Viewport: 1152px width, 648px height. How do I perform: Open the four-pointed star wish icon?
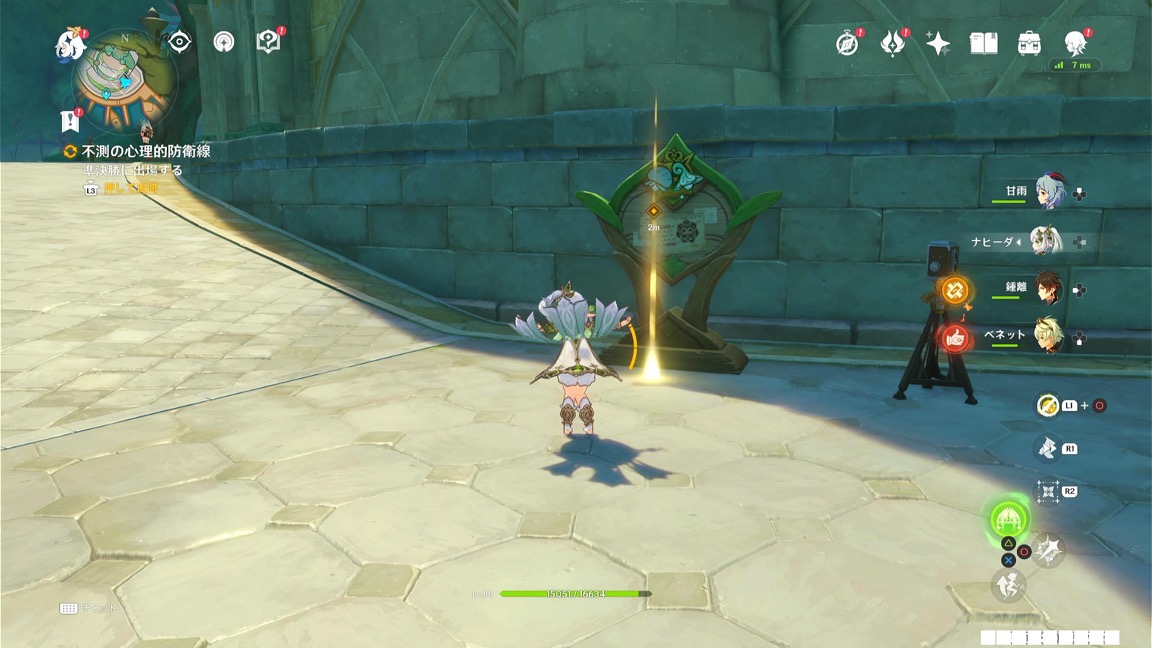coord(938,43)
